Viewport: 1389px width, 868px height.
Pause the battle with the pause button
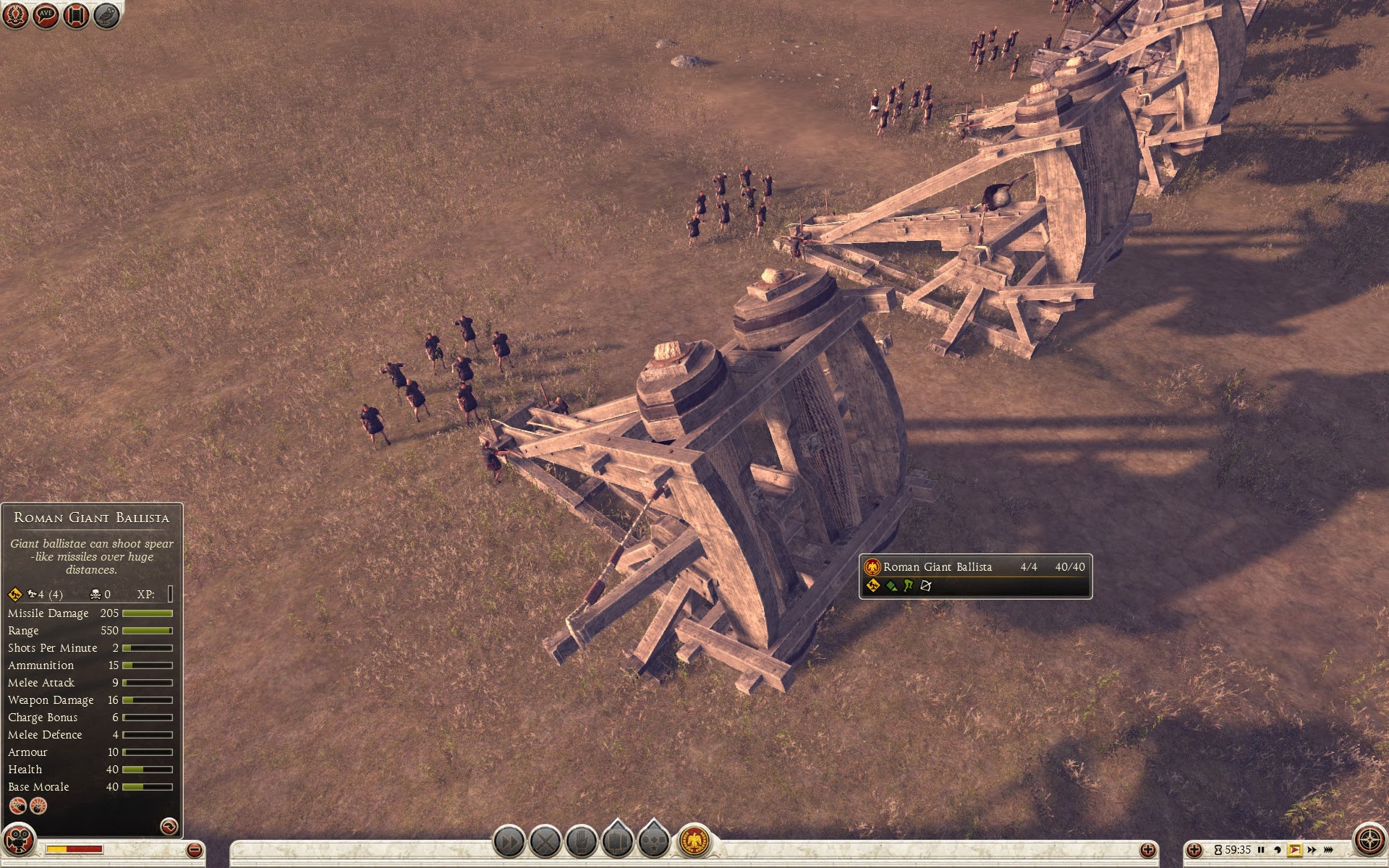pos(1261,850)
